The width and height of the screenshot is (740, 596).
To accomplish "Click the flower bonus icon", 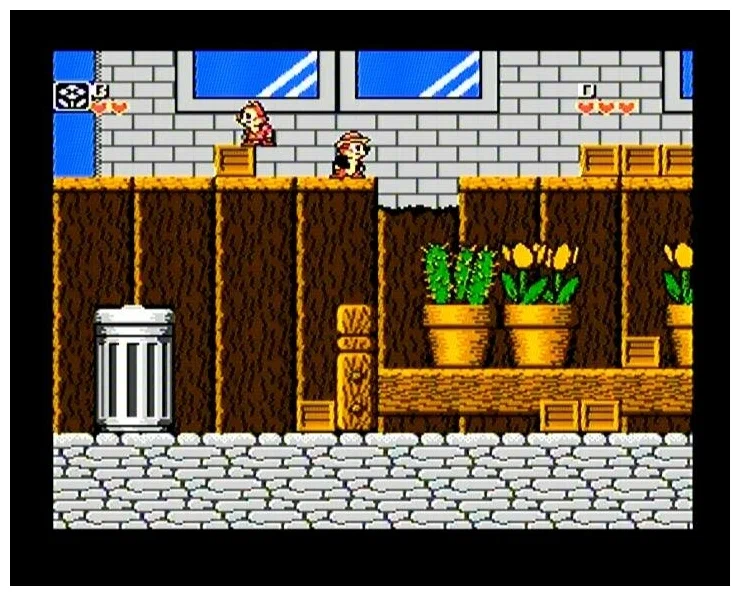I will point(71,94).
